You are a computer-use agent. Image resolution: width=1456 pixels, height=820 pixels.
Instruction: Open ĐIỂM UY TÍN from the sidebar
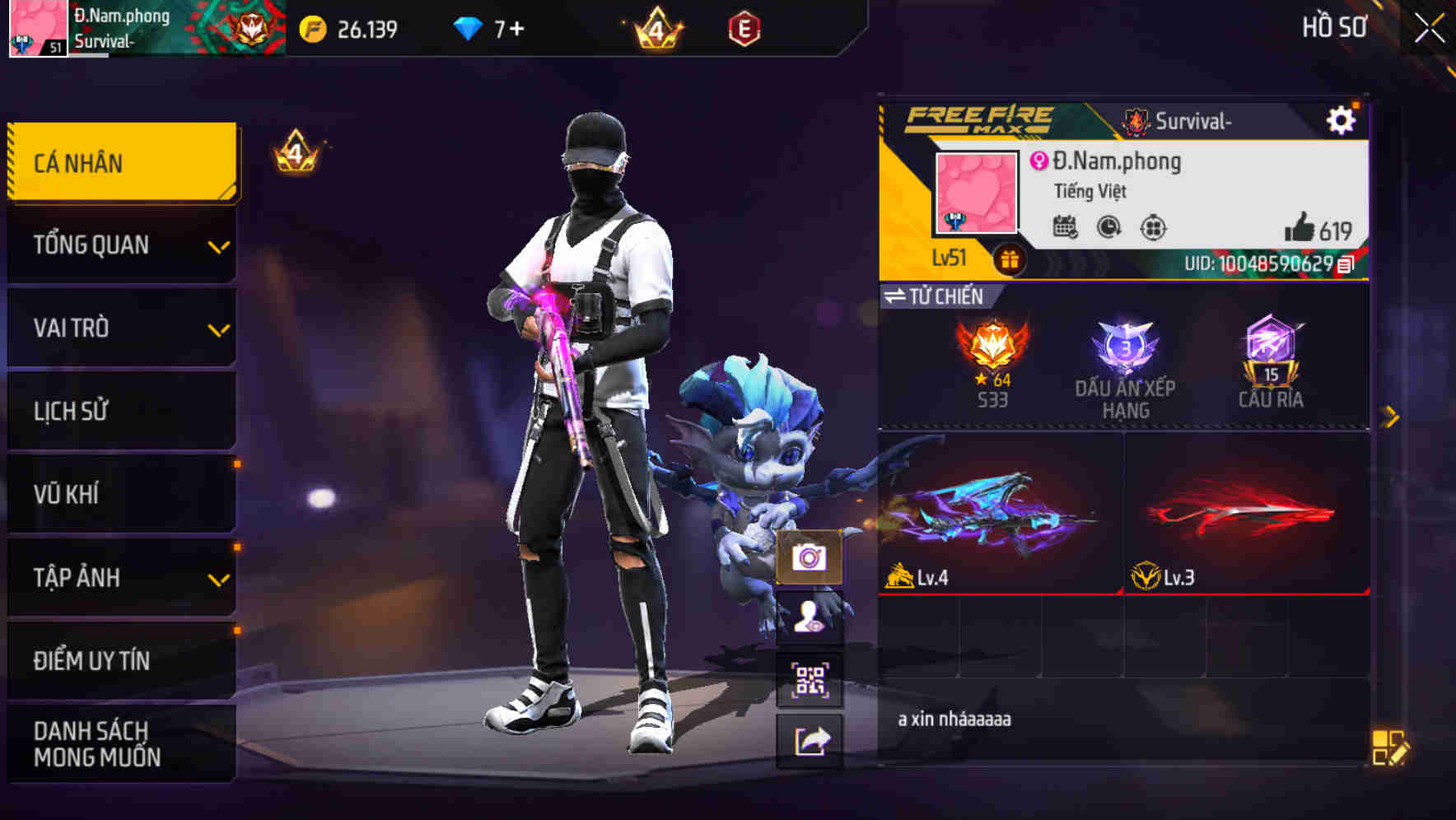(120, 659)
